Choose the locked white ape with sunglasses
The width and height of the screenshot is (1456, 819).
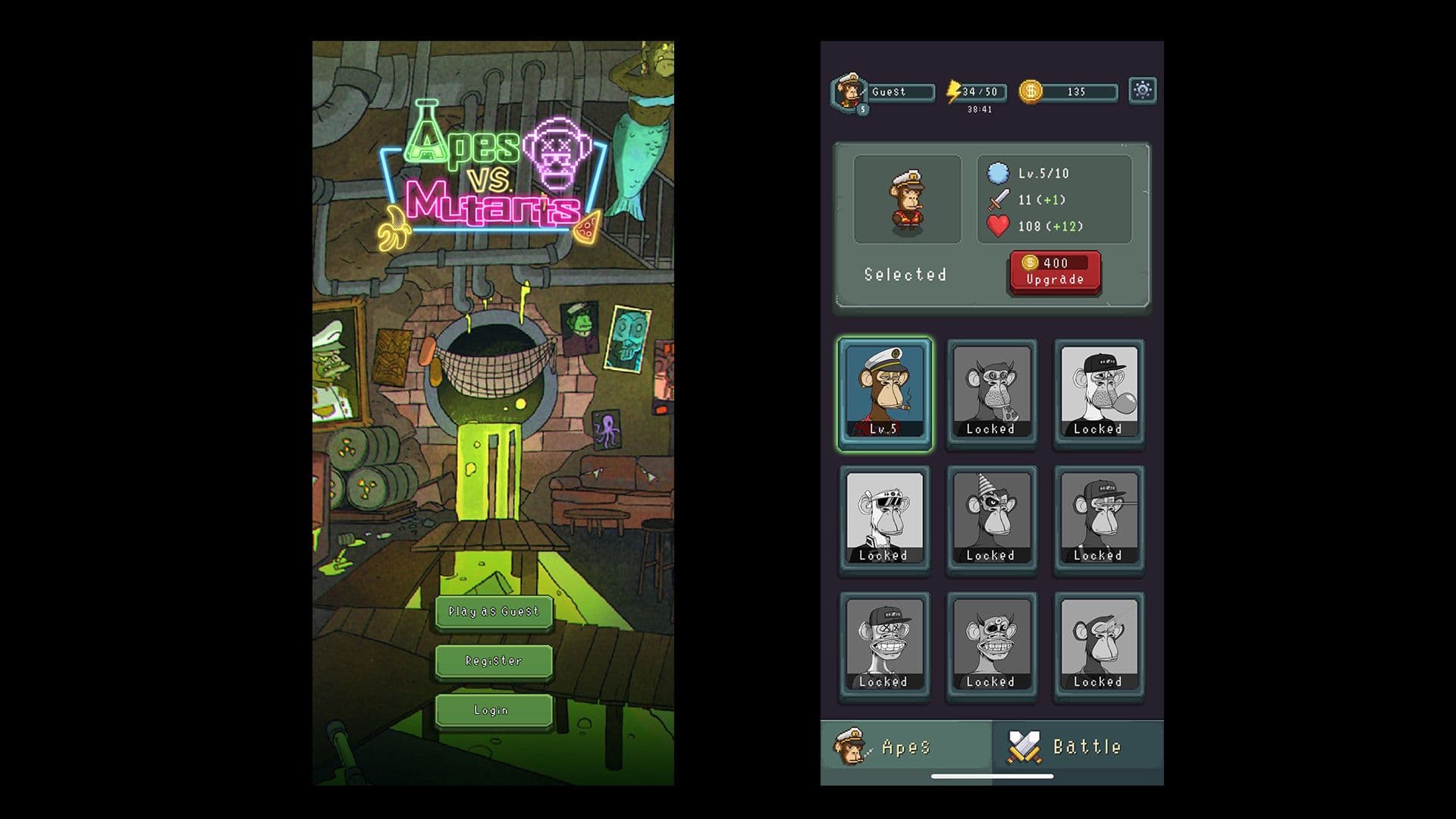(884, 519)
